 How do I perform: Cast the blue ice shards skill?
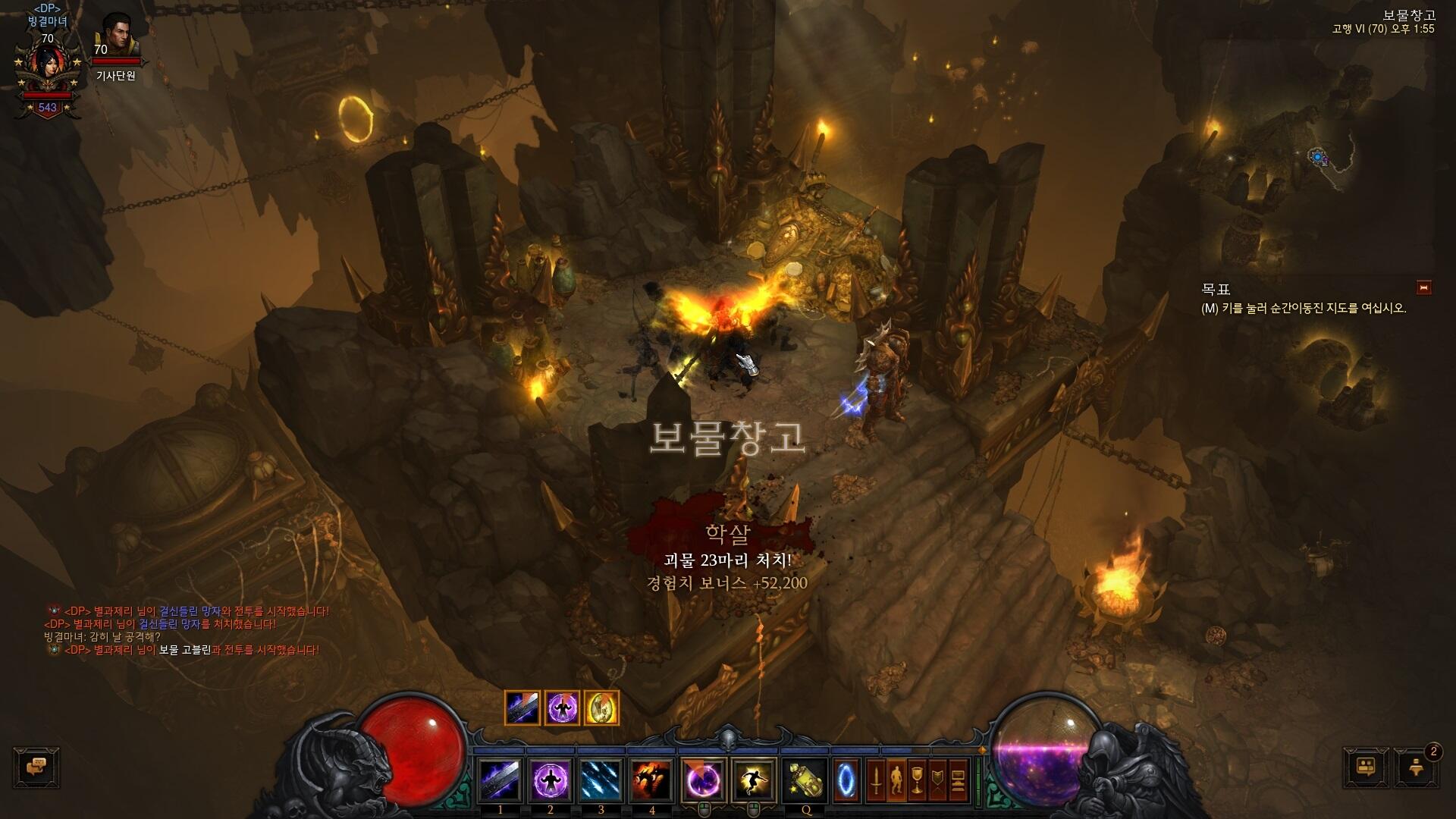coord(601,780)
